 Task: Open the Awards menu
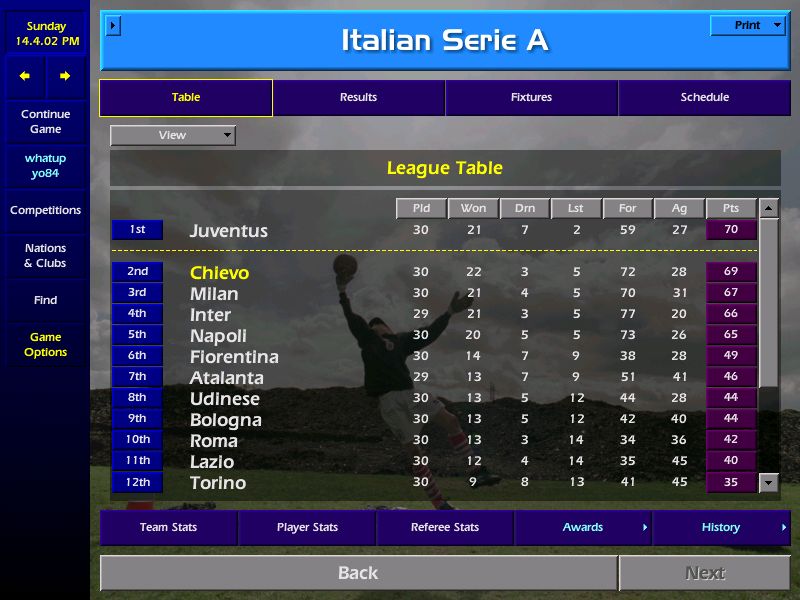(583, 527)
